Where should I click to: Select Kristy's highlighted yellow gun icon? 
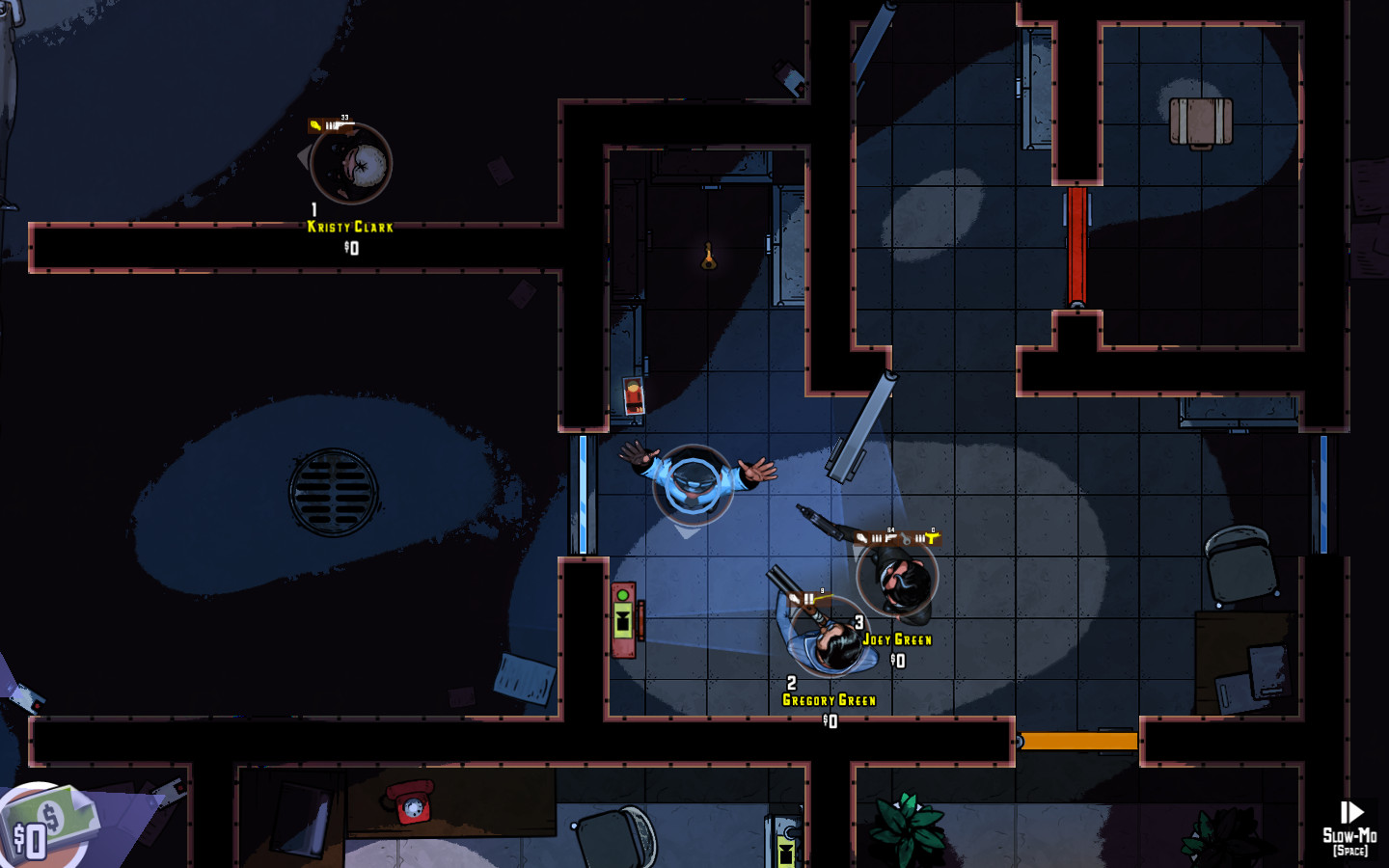[315, 125]
